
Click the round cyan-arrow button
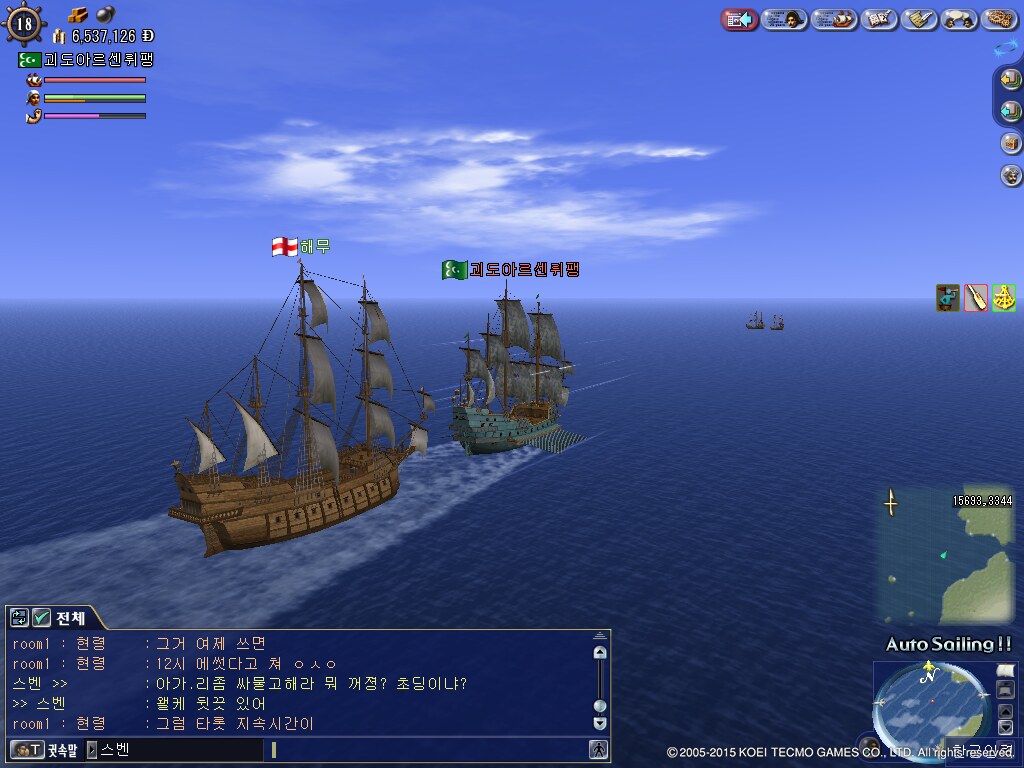click(1011, 111)
